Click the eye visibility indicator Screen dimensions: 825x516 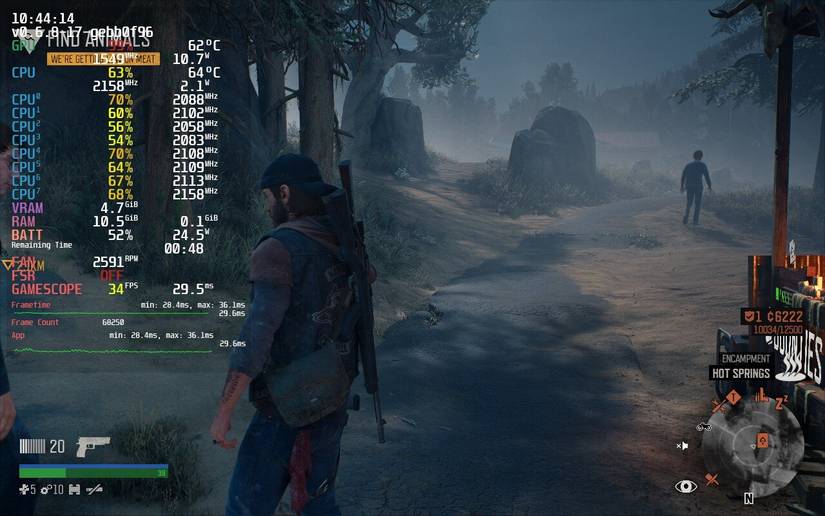pos(686,486)
